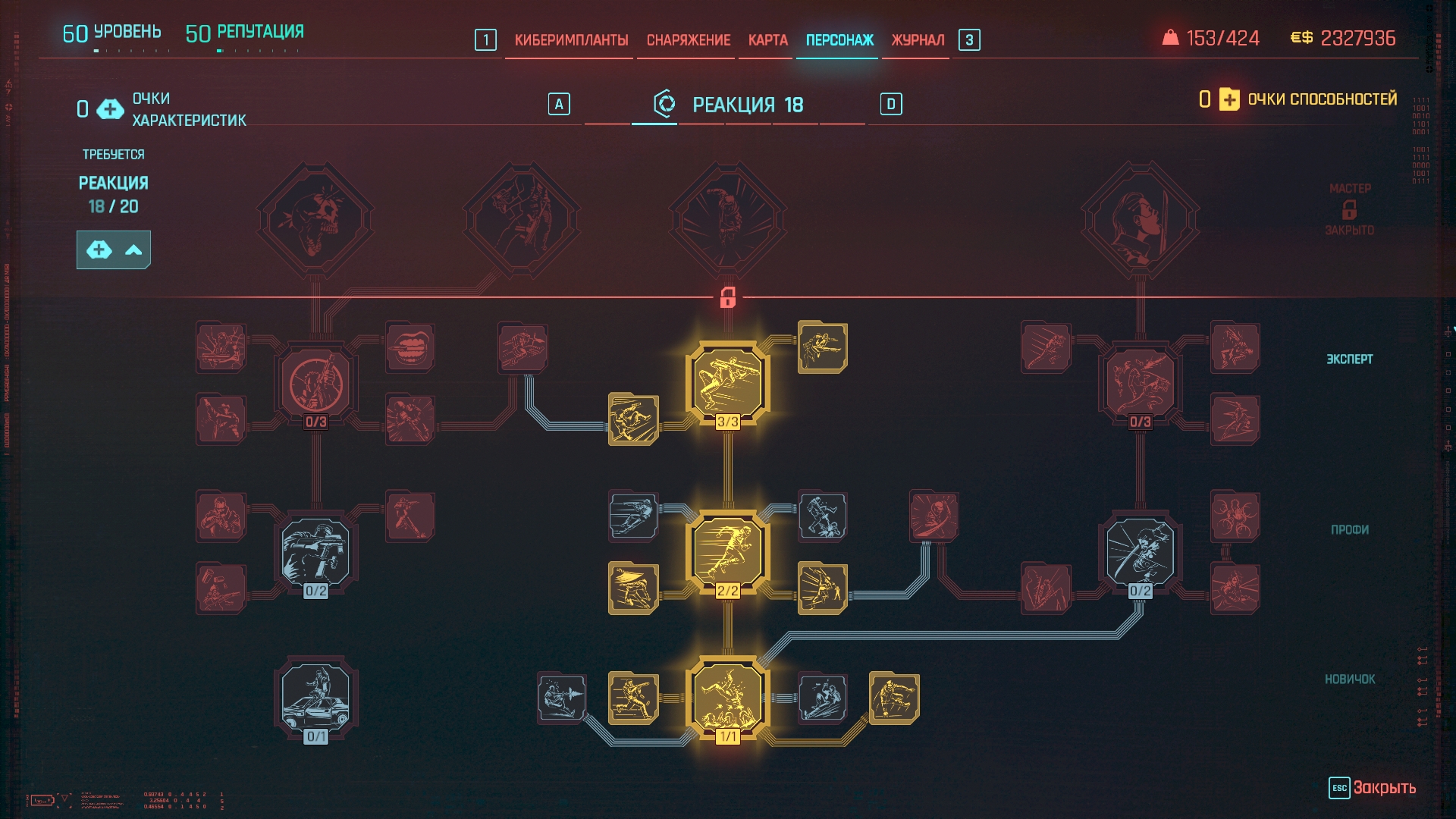Viewport: 1456px width, 819px height.
Task: Open the Журнал tab
Action: [918, 40]
